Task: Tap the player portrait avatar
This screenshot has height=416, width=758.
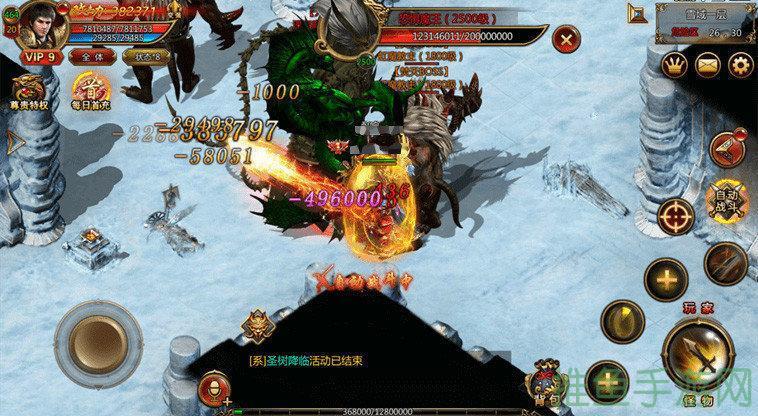Action: coord(37,22)
